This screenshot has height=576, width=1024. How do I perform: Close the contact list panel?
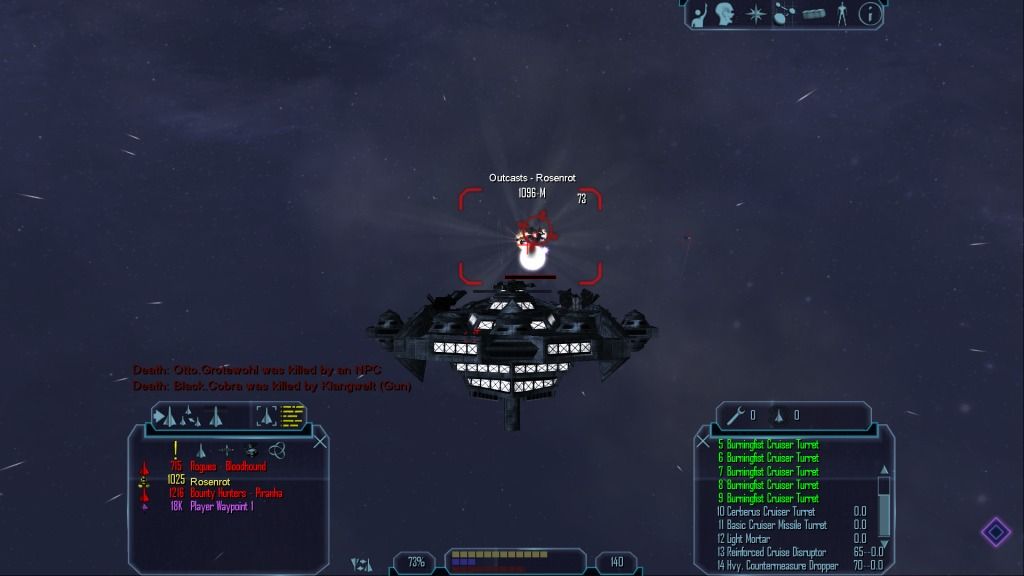point(320,441)
